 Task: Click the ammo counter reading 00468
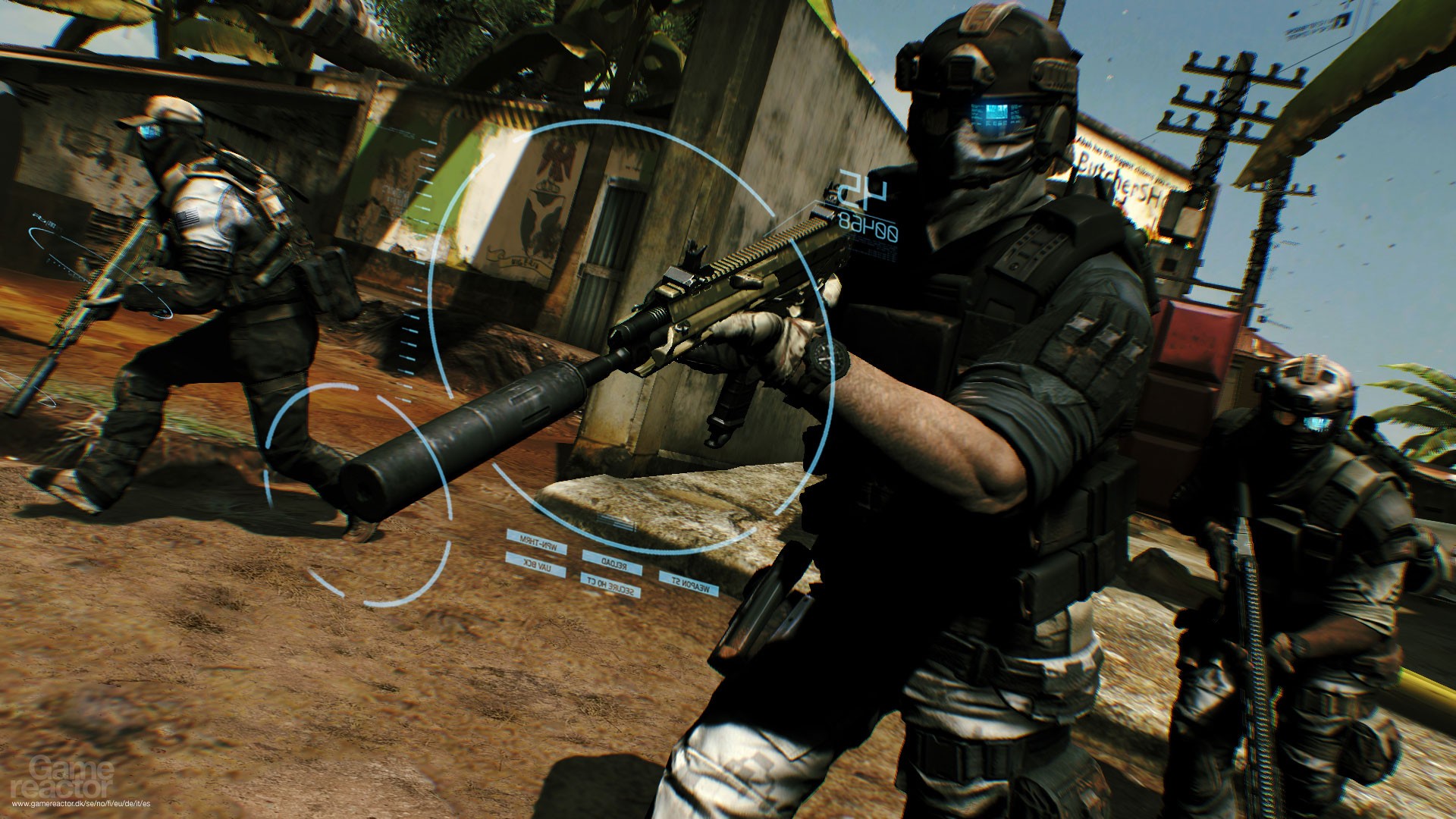click(868, 227)
